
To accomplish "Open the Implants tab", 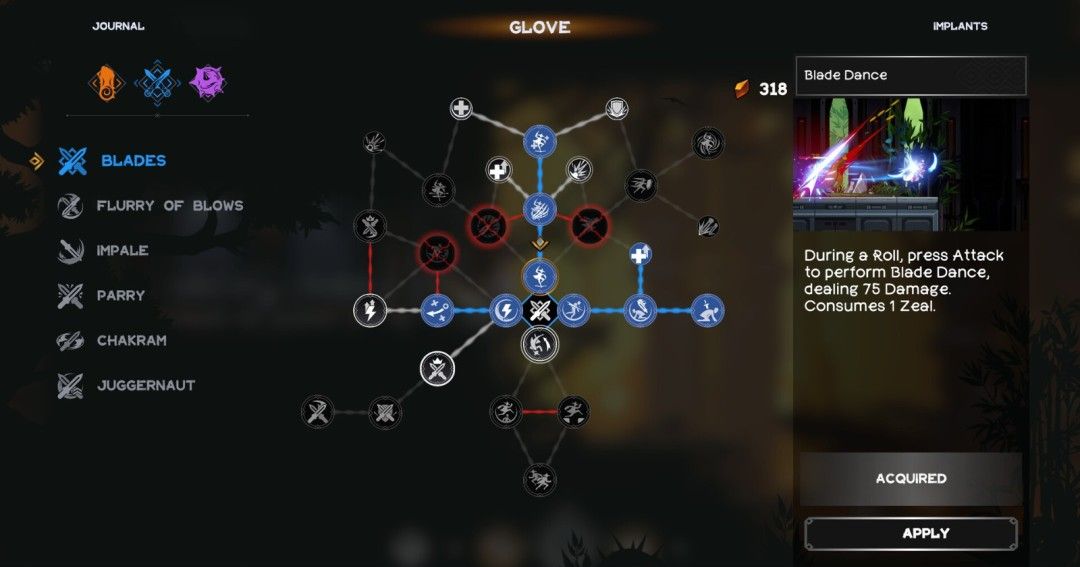I will (959, 26).
